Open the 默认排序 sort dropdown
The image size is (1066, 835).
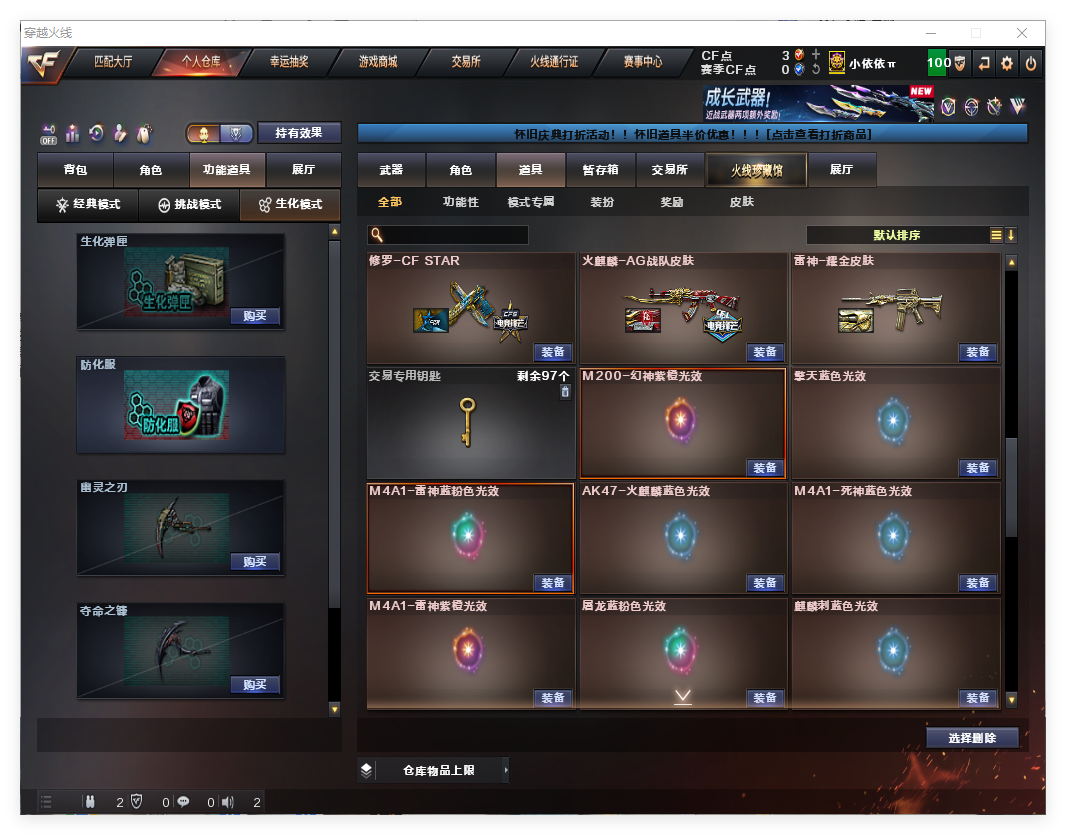pos(896,235)
